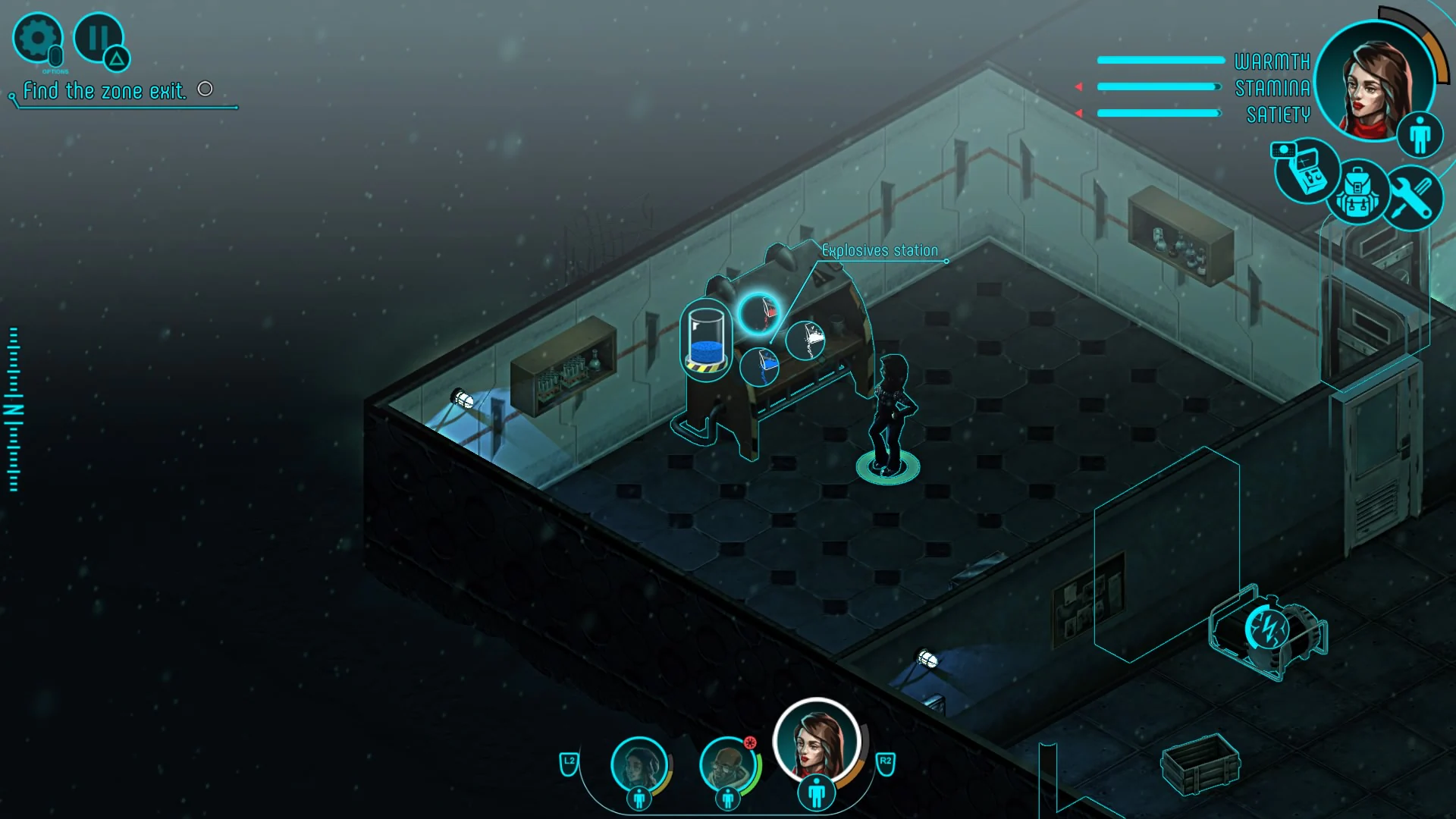This screenshot has height=819, width=1456.
Task: Toggle the person indicator under the left party member
Action: [x=641, y=799]
